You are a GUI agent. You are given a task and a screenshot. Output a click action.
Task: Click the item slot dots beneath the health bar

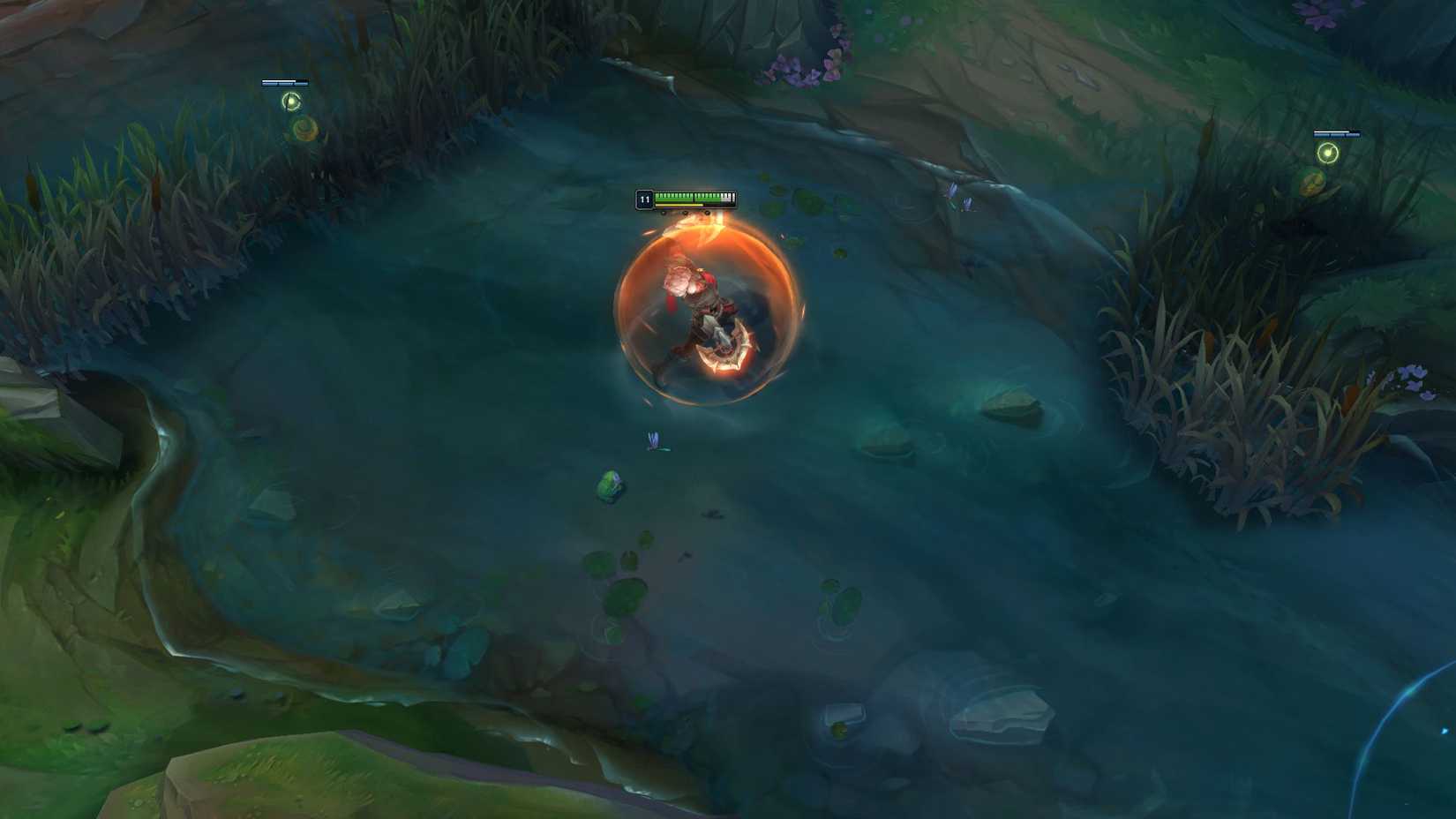coord(684,213)
